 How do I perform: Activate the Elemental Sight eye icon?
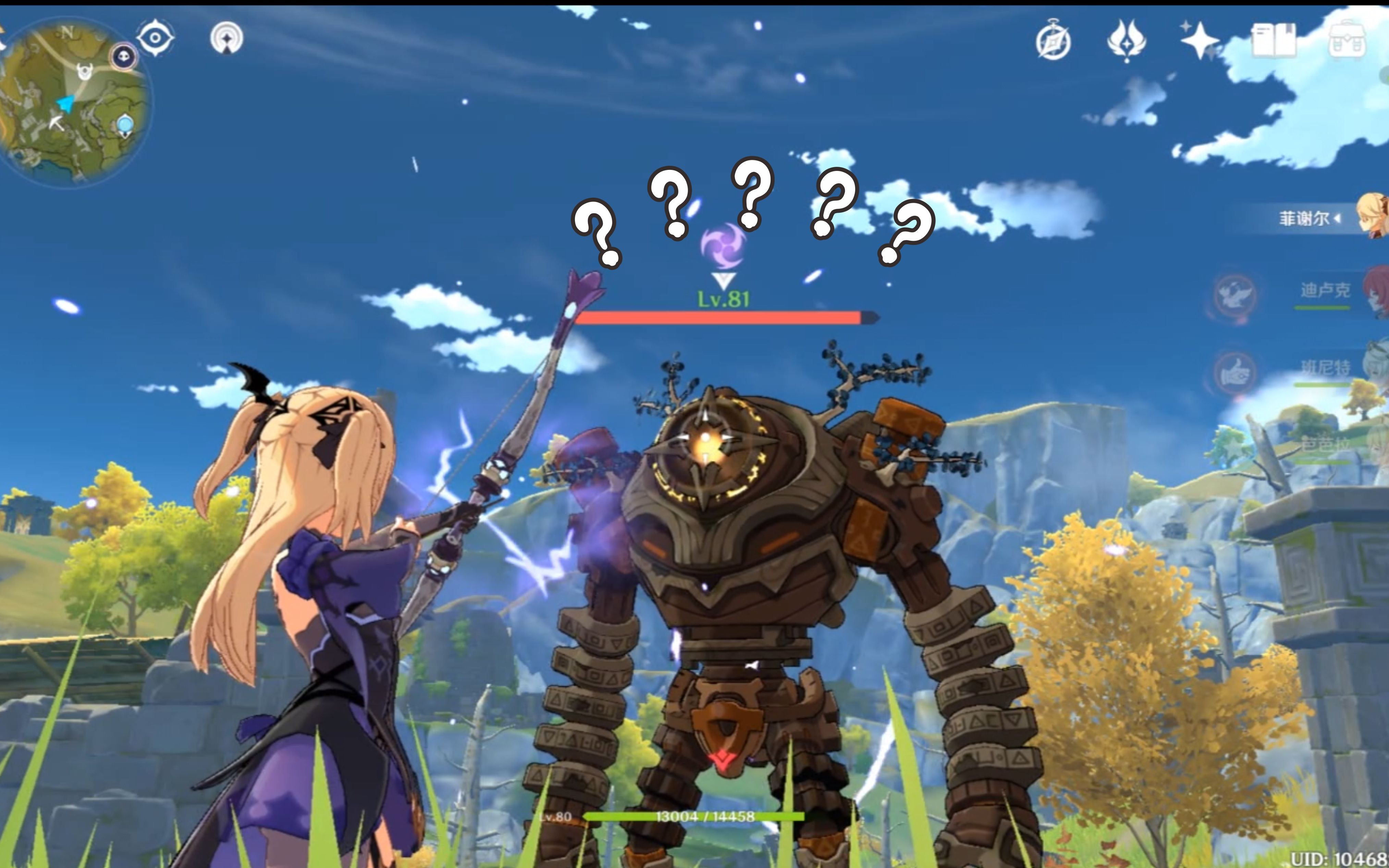click(x=155, y=38)
